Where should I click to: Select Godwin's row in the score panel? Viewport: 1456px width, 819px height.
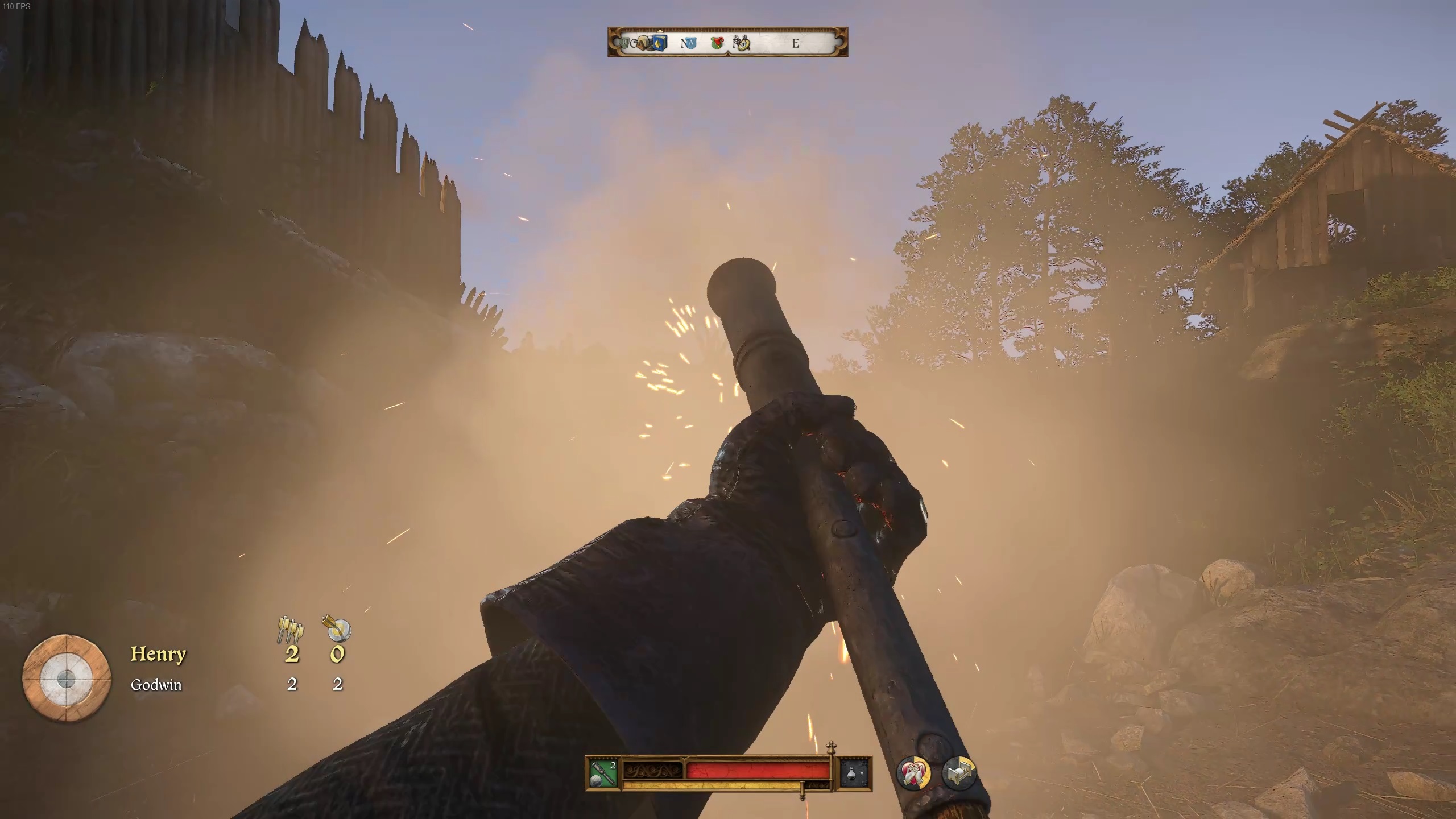155,685
